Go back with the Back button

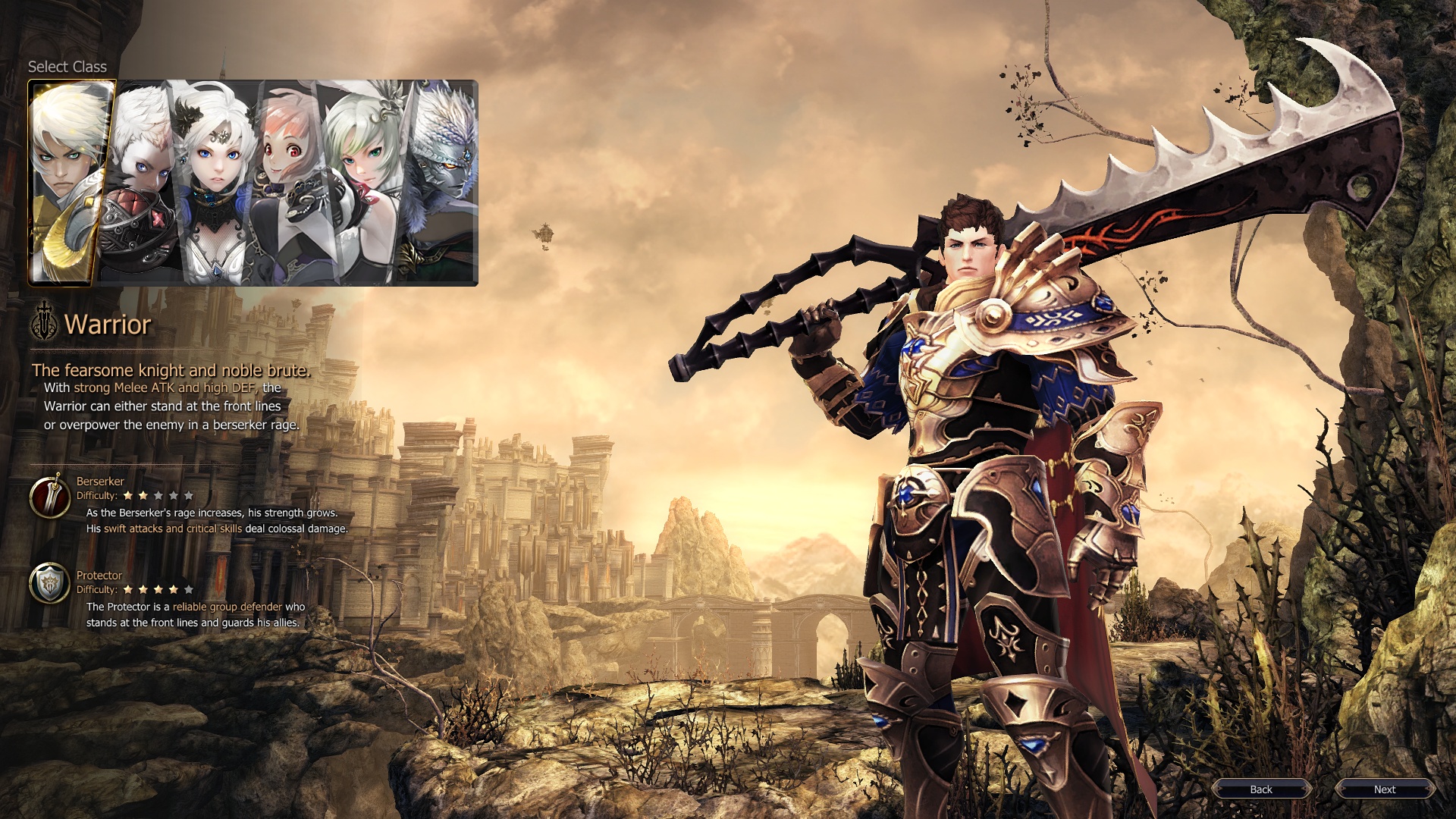(1261, 789)
